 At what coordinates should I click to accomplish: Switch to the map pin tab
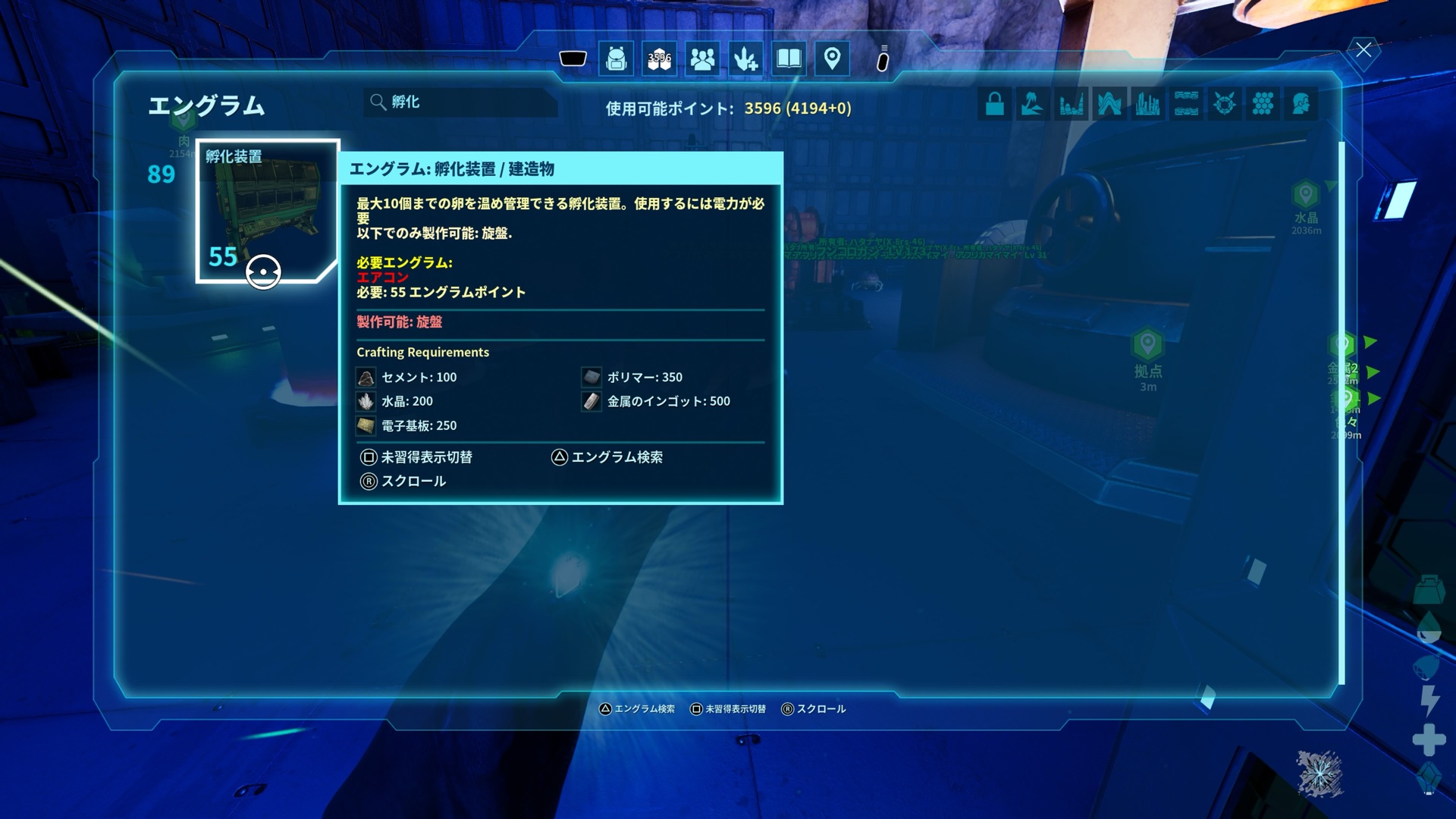(x=832, y=58)
